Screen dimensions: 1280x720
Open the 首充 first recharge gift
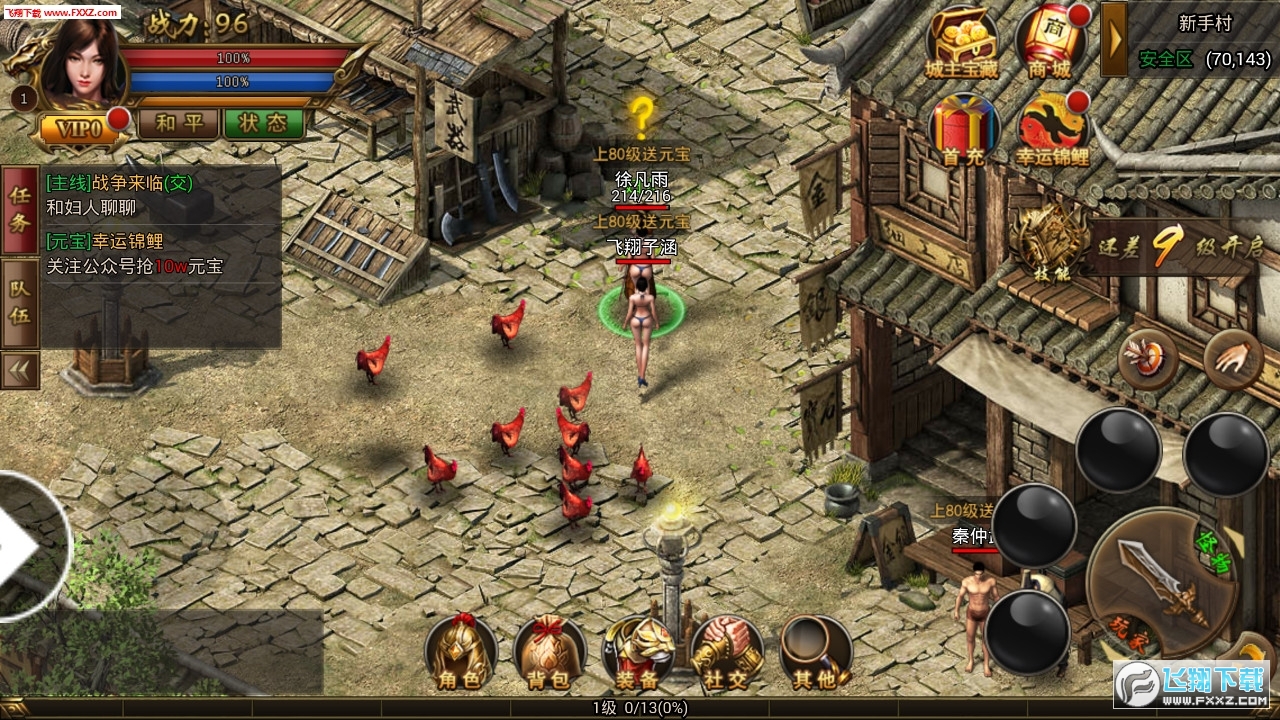964,130
